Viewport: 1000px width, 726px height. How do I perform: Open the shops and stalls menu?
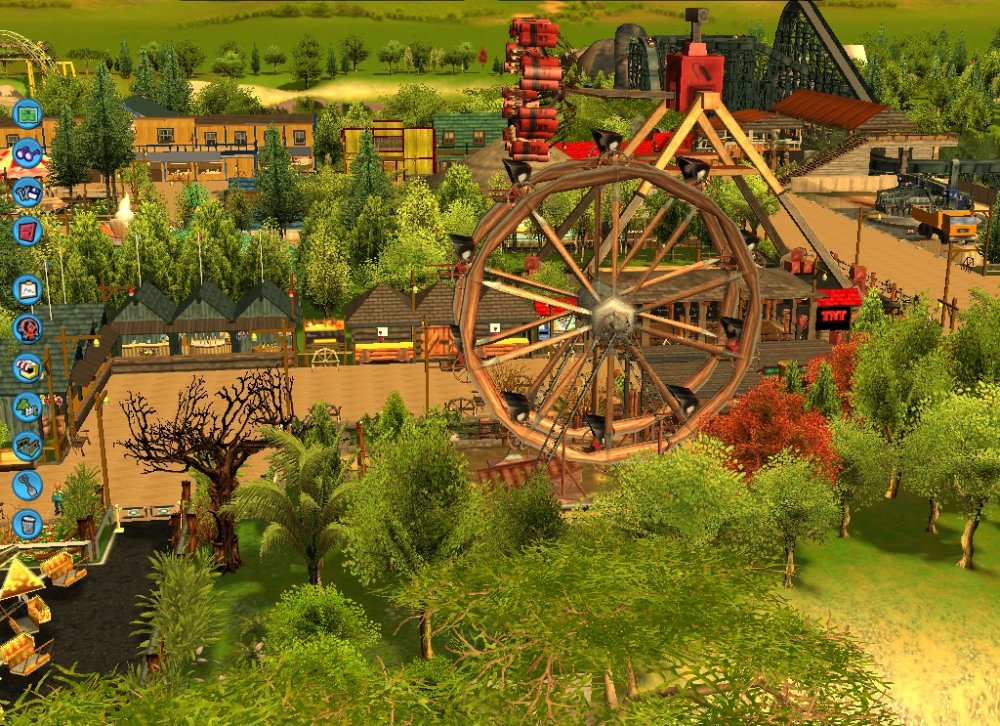pos(27,367)
